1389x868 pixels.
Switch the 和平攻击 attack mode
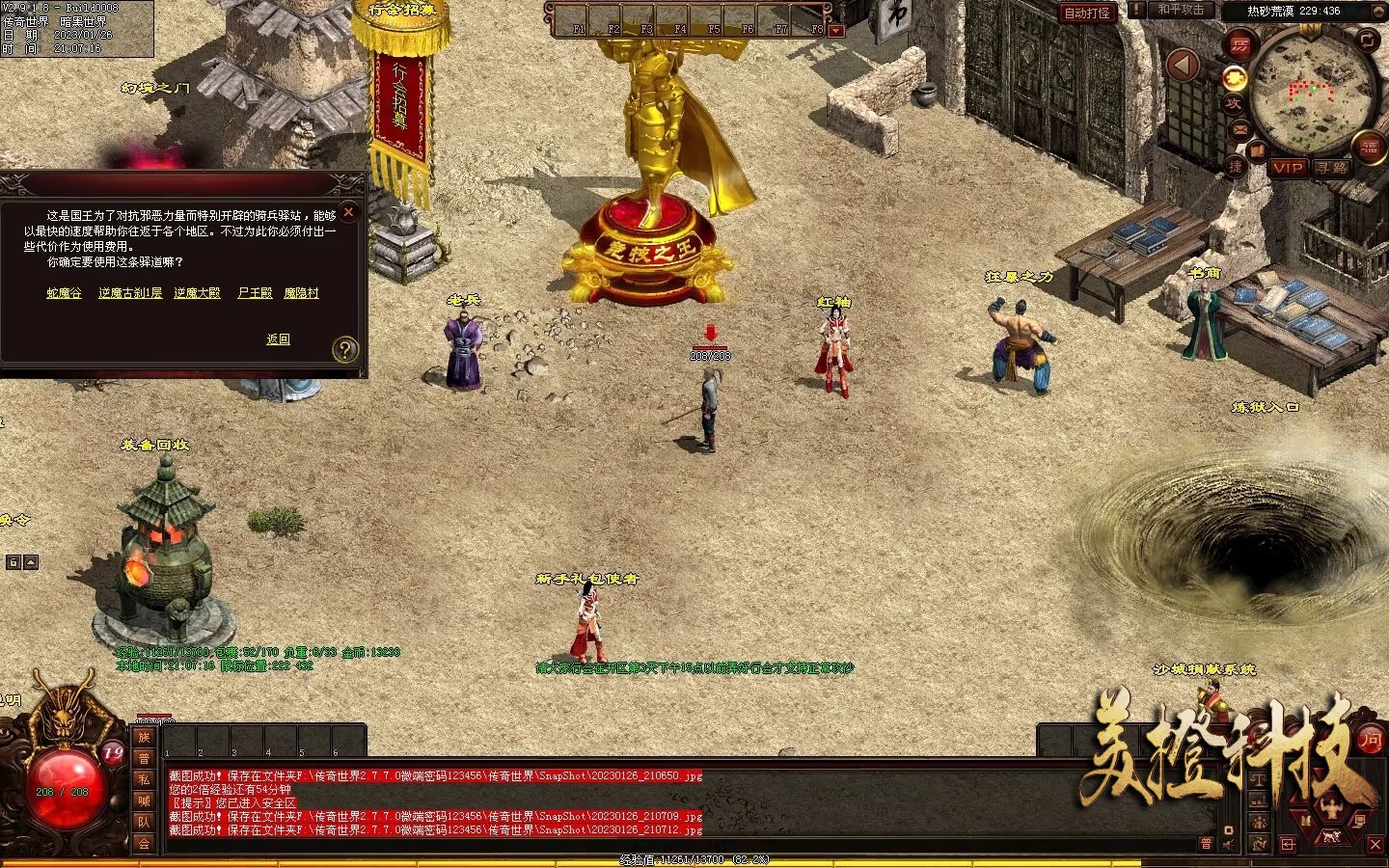(1181, 10)
